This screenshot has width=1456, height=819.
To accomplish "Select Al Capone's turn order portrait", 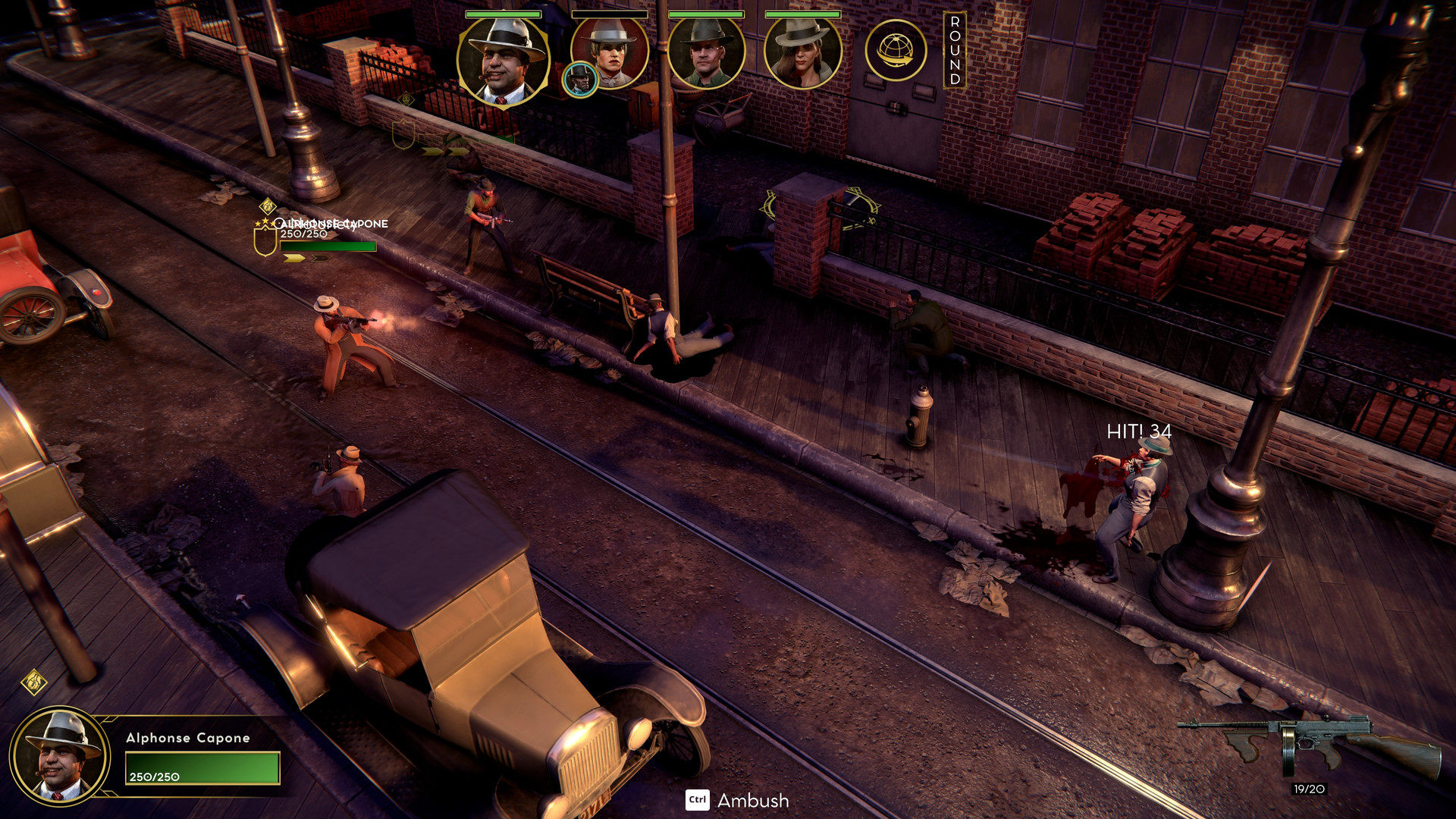I will 503,60.
